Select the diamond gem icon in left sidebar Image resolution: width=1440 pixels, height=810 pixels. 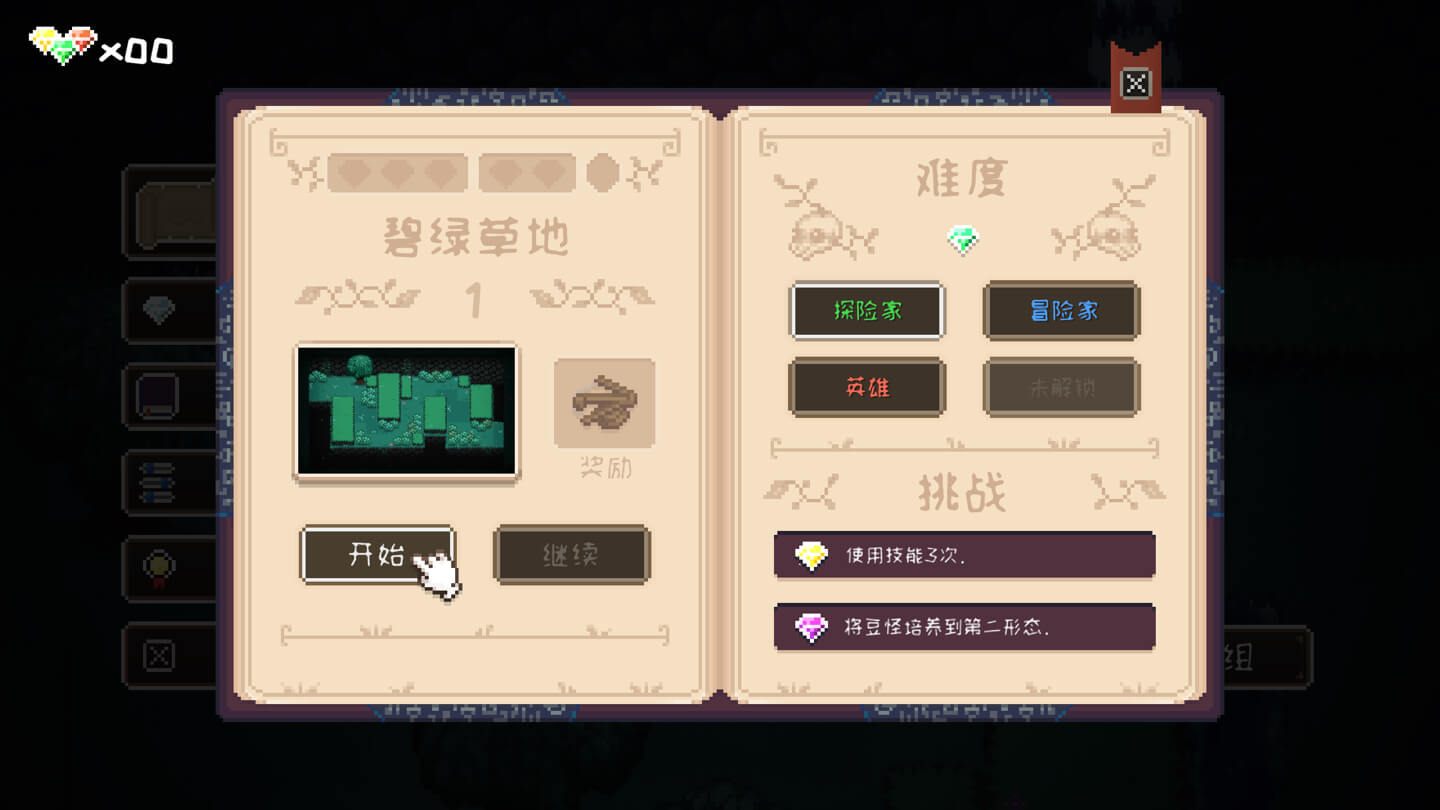tap(158, 310)
